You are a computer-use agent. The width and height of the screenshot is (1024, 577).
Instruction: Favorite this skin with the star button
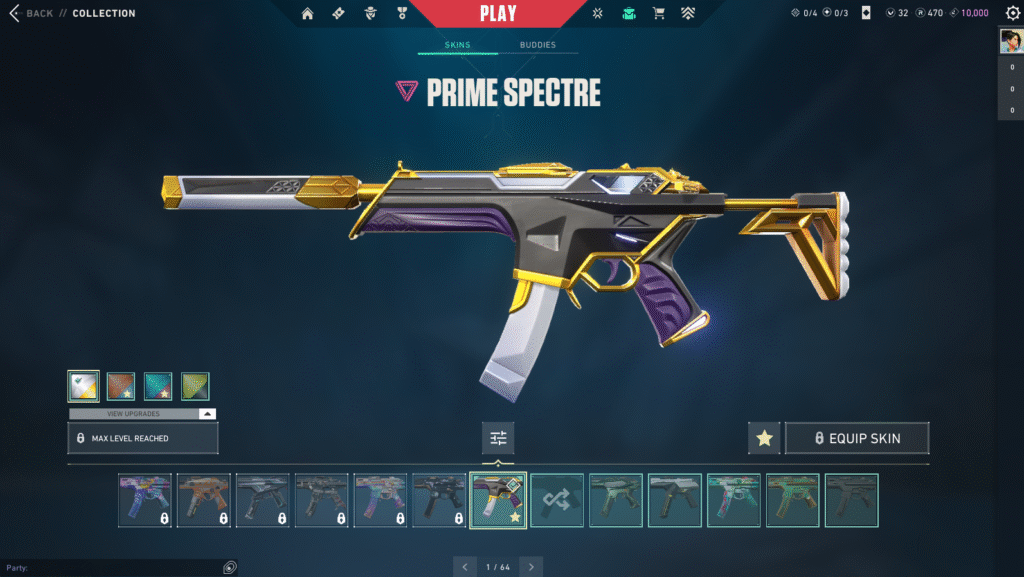click(x=764, y=438)
